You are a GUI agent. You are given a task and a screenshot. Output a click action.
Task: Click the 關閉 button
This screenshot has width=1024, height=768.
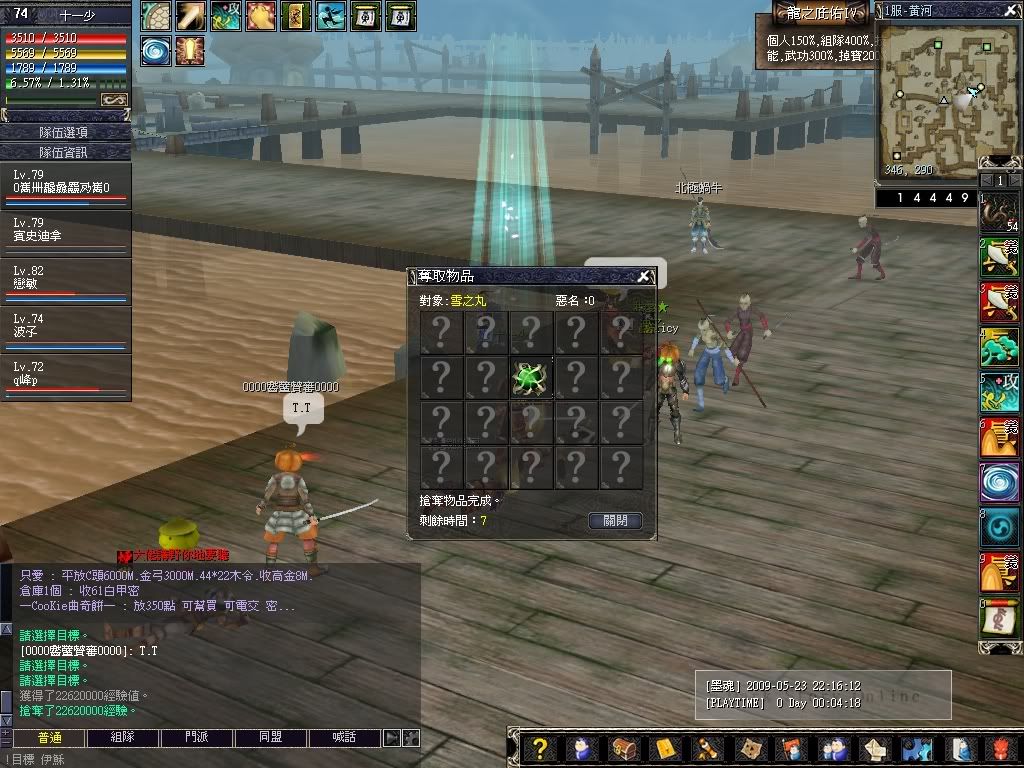tap(615, 521)
